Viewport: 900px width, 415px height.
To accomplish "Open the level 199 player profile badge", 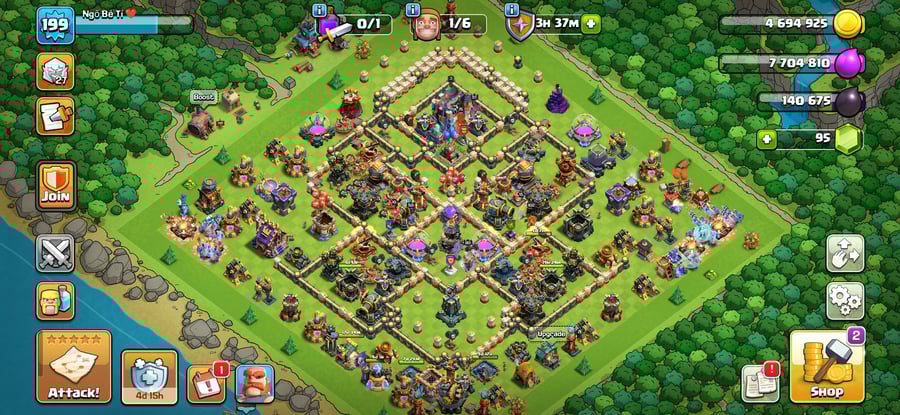I will tap(55, 25).
